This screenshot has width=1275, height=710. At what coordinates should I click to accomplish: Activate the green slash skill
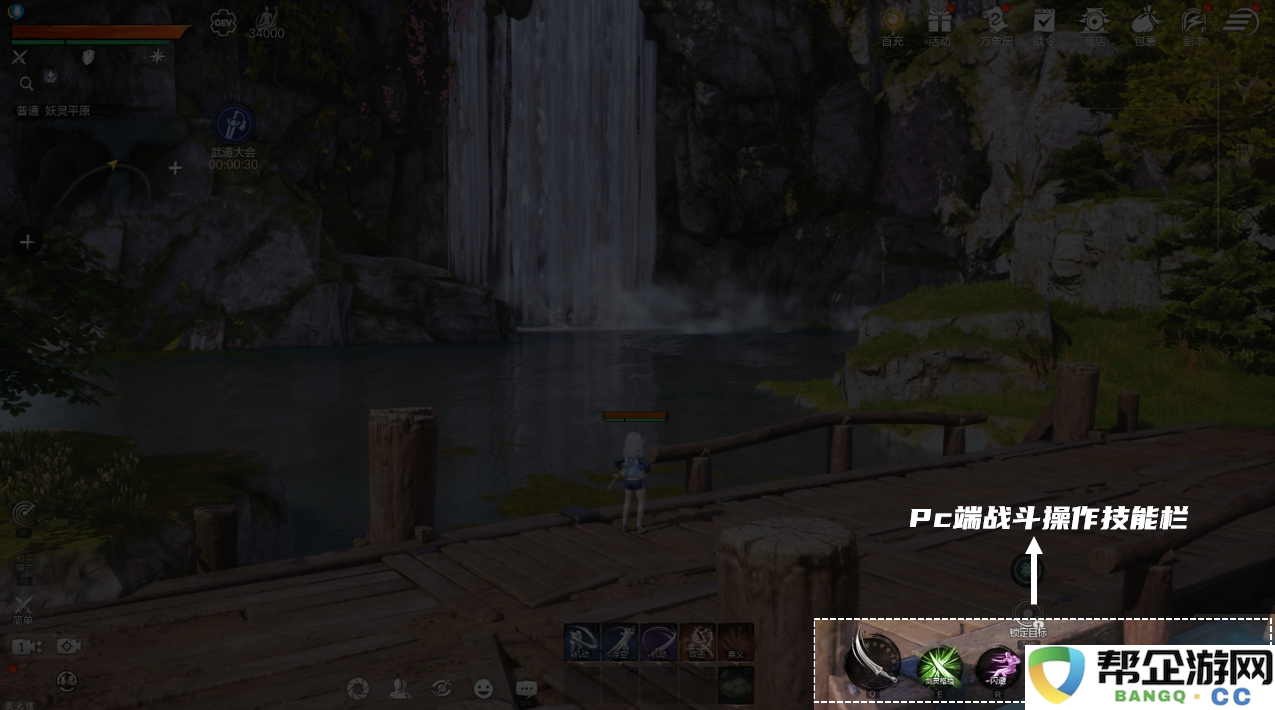pos(939,665)
